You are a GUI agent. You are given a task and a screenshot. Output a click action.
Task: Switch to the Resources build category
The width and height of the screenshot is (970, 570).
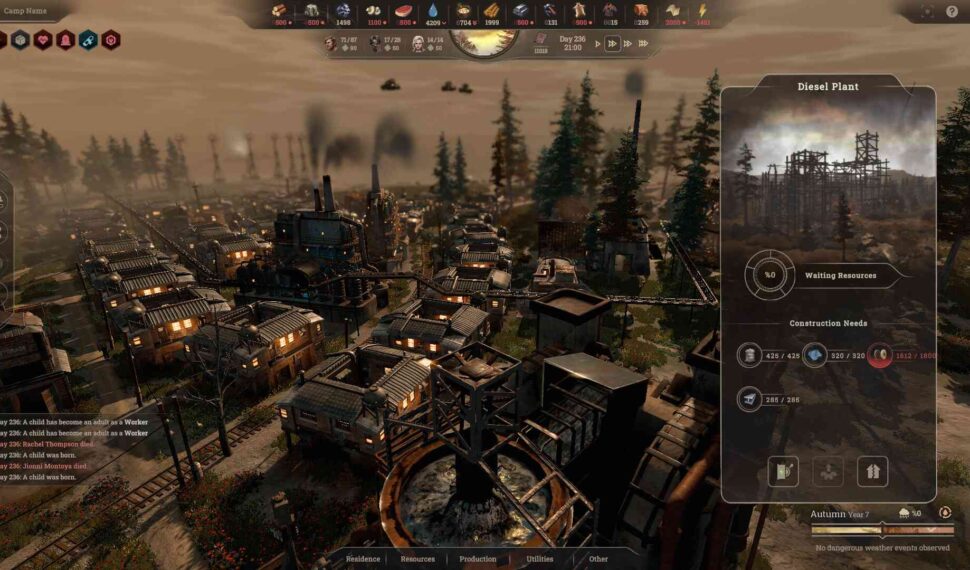pos(418,559)
